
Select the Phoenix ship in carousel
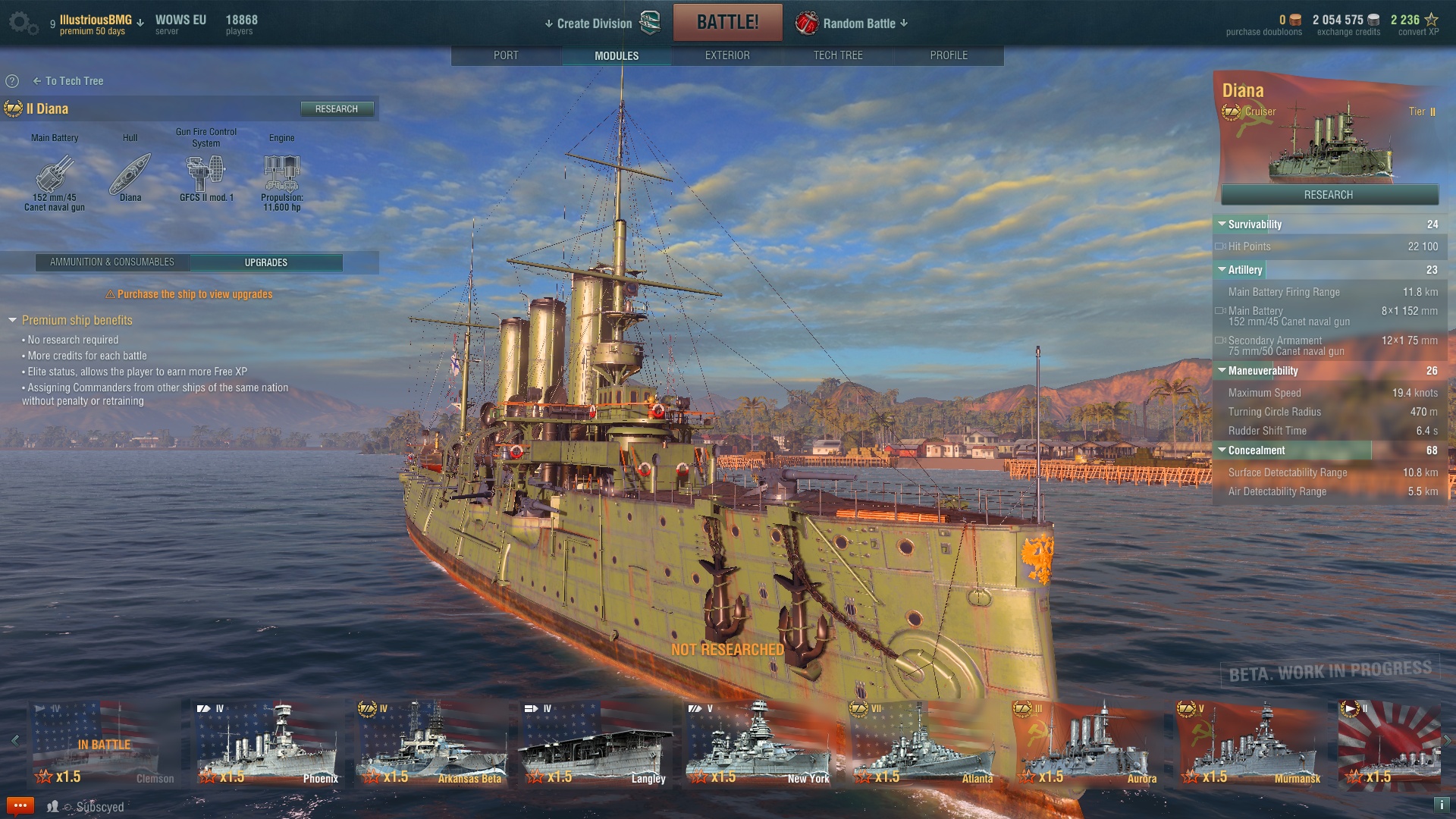(267, 743)
